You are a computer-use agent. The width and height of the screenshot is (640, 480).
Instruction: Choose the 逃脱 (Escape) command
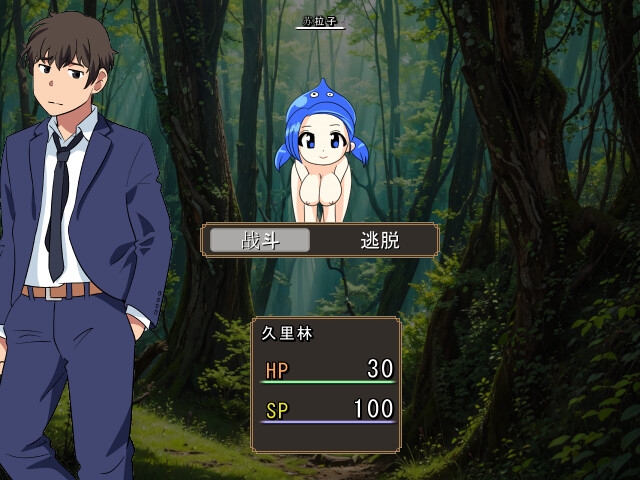pos(379,241)
